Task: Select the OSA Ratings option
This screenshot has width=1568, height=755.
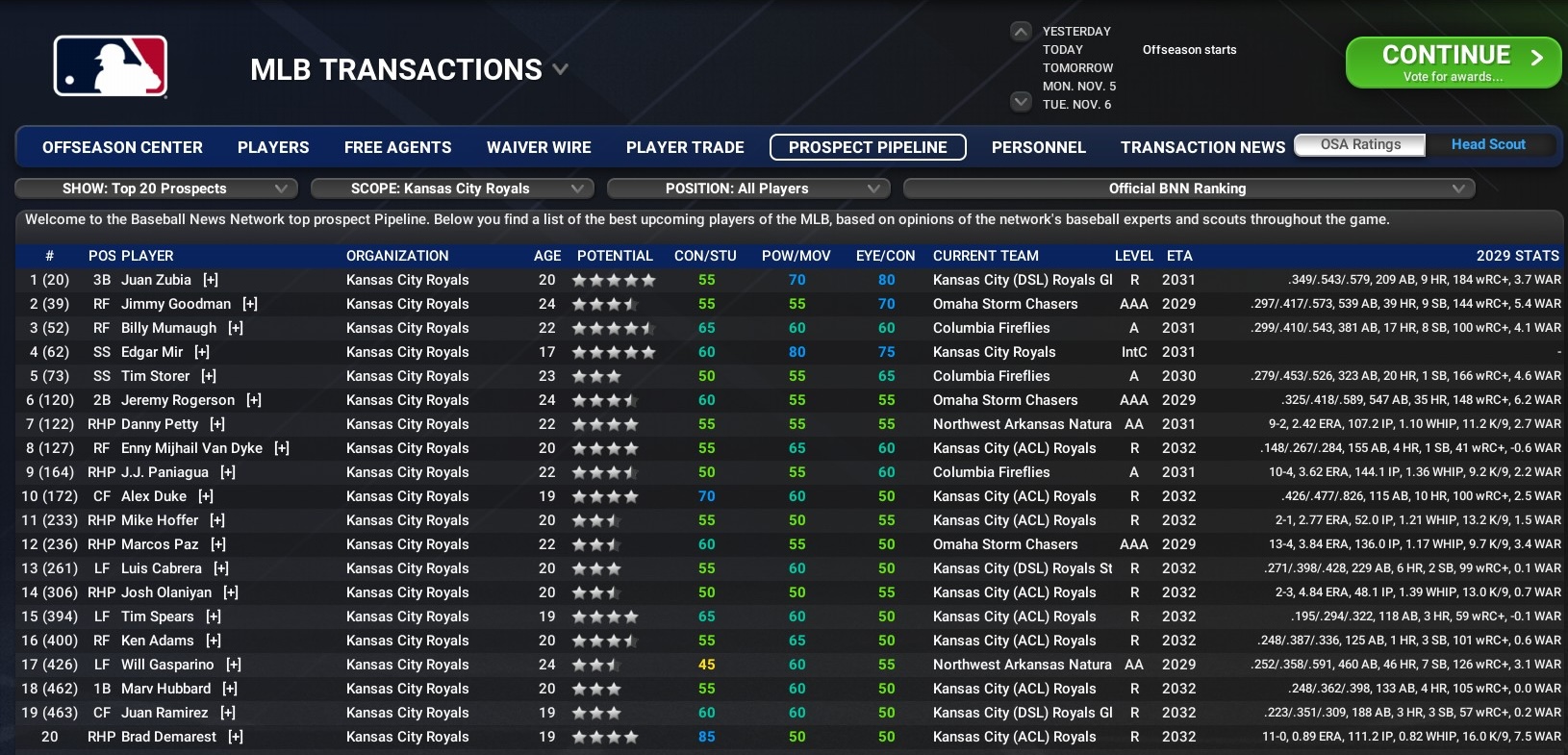Action: point(1359,144)
